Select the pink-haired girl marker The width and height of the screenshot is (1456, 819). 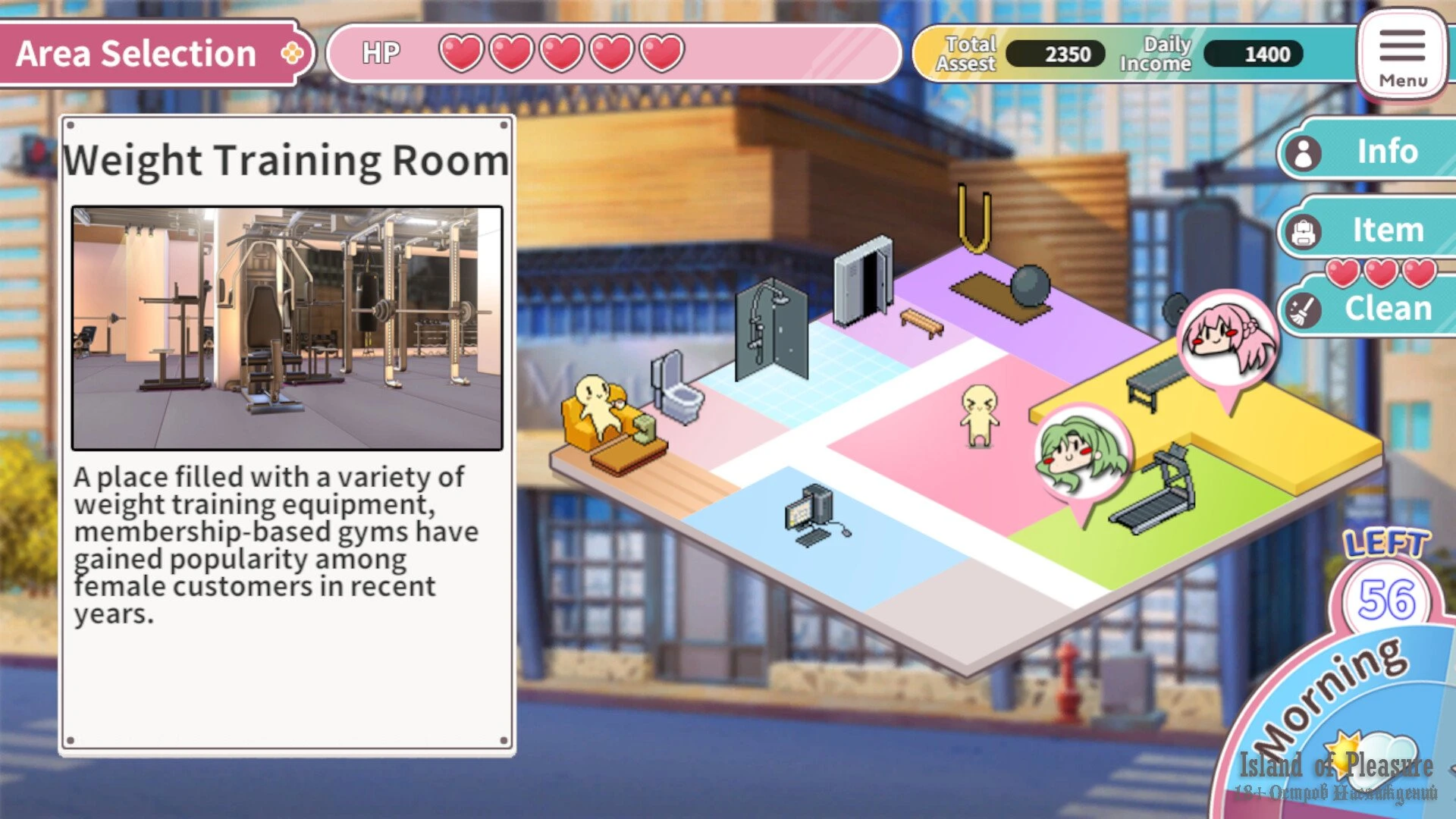1227,339
